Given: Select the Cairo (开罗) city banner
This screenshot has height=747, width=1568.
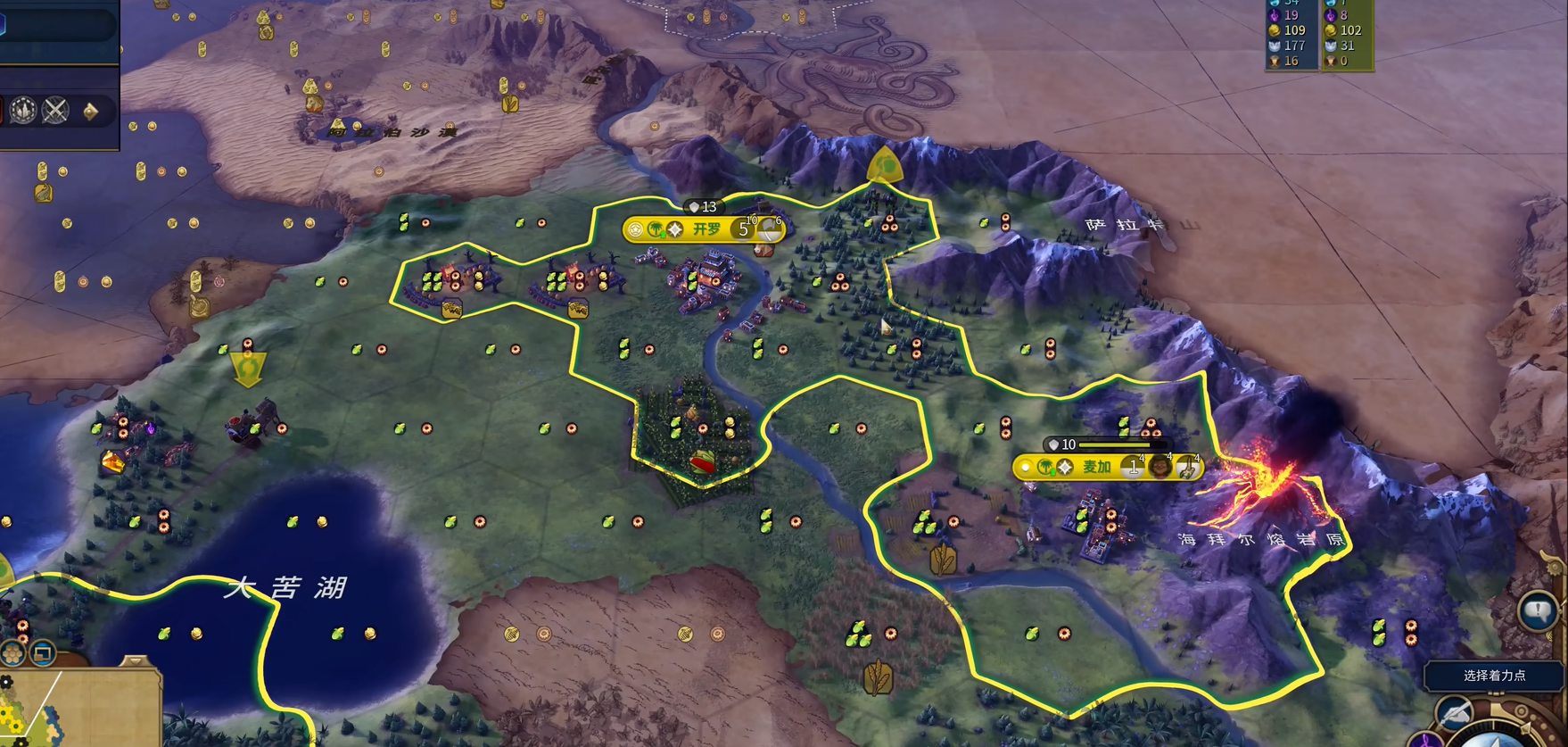Looking at the screenshot, I should pos(705,229).
